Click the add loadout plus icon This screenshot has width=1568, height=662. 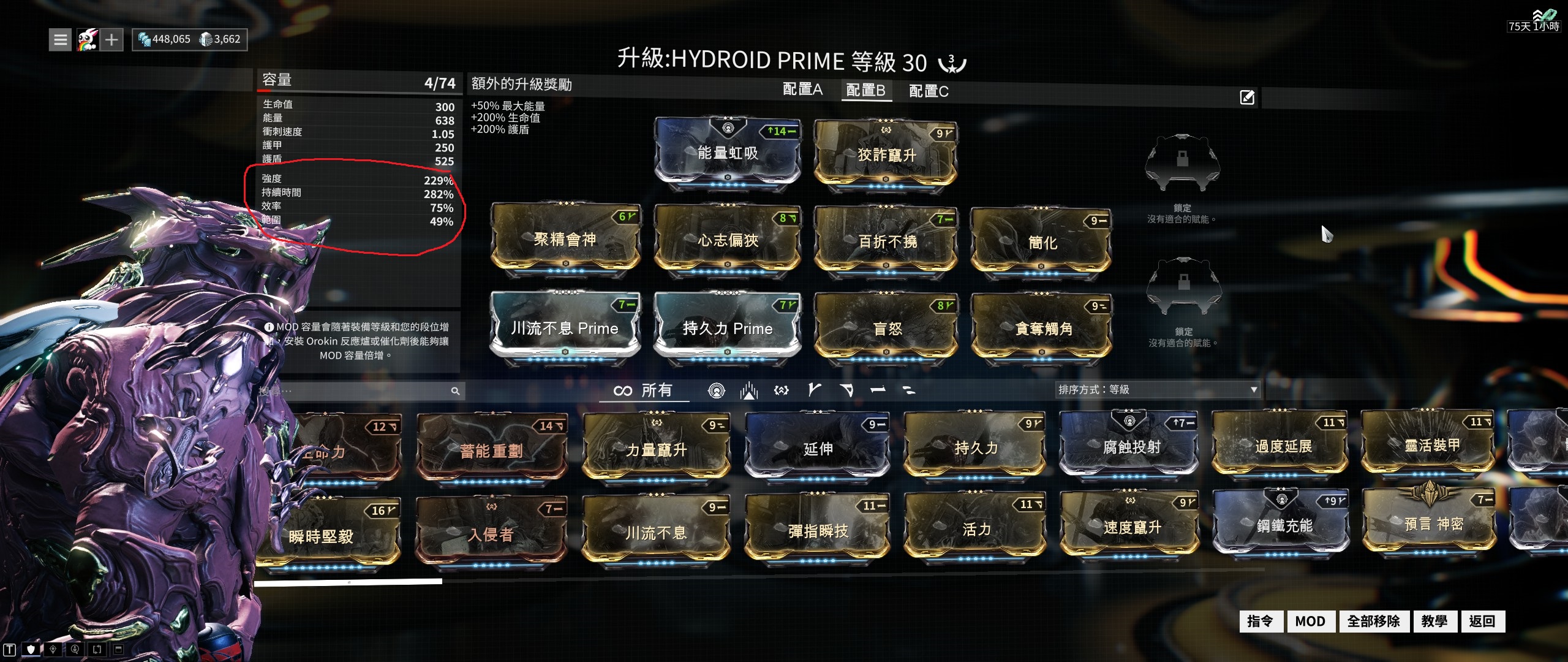(x=111, y=39)
